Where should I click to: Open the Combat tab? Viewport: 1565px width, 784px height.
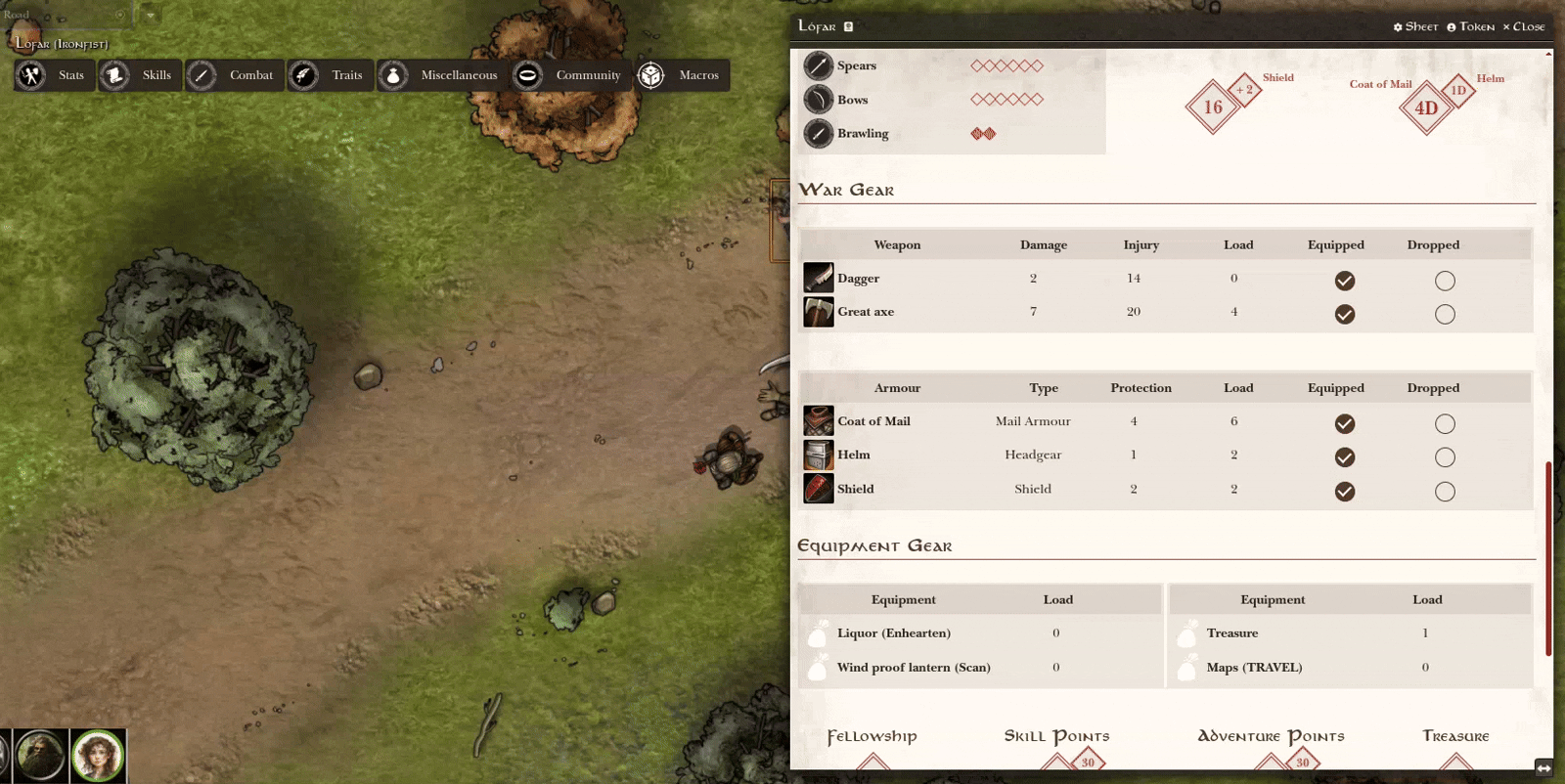235,75
